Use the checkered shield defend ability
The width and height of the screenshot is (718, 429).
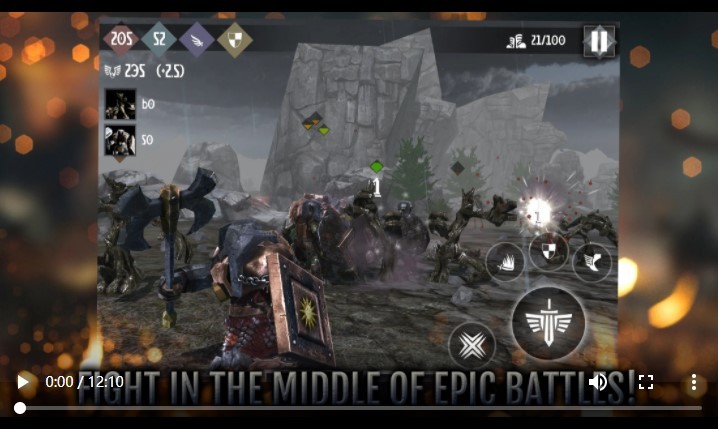point(549,252)
